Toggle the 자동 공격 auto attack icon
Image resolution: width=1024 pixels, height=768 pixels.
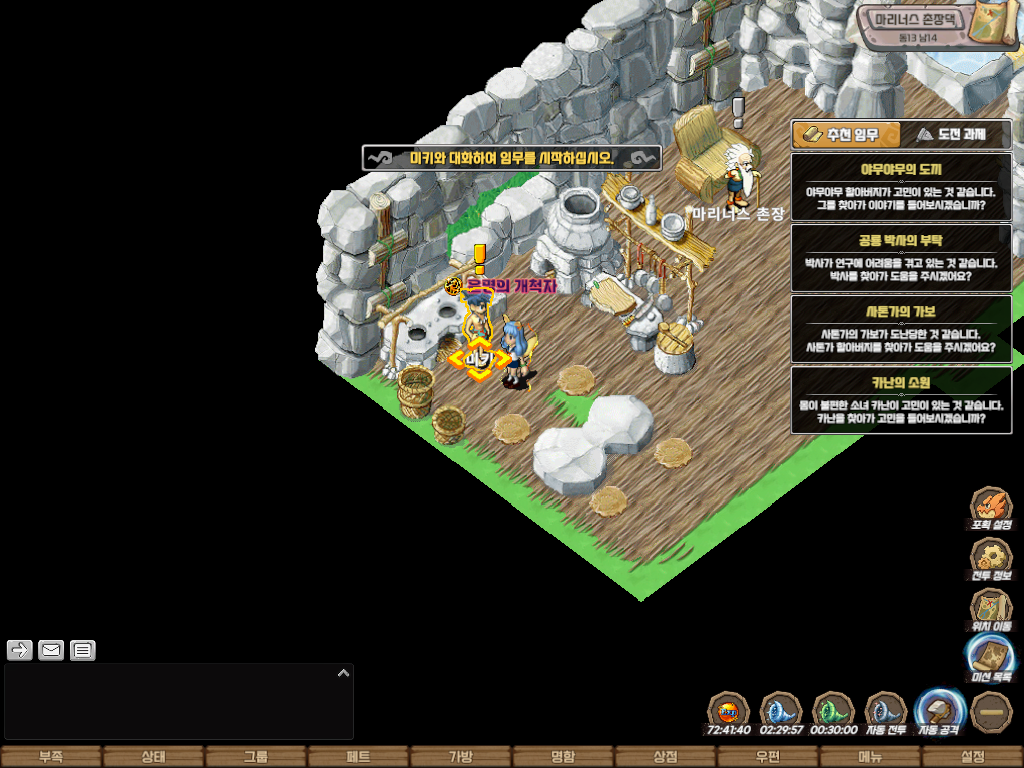940,712
